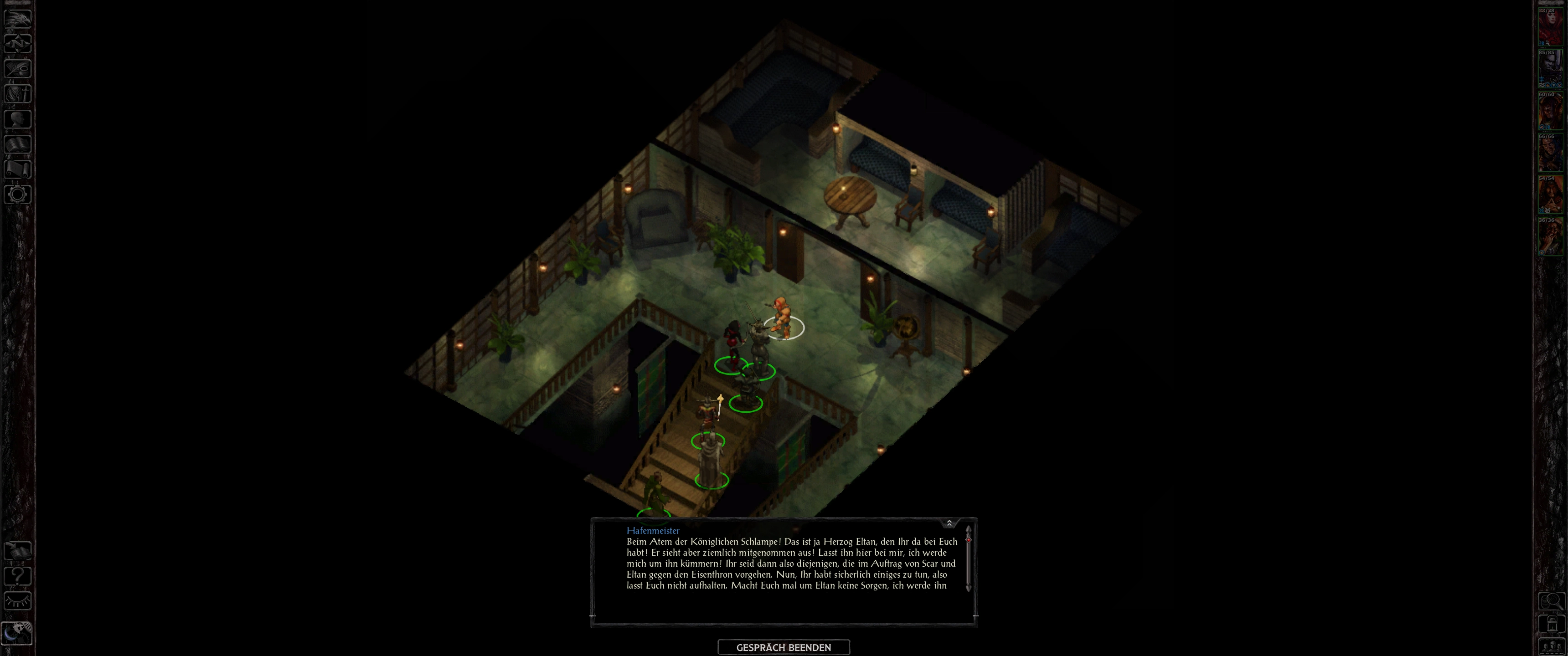The image size is (1568, 656).
Task: Click the quick save book icon
Action: click(x=18, y=551)
